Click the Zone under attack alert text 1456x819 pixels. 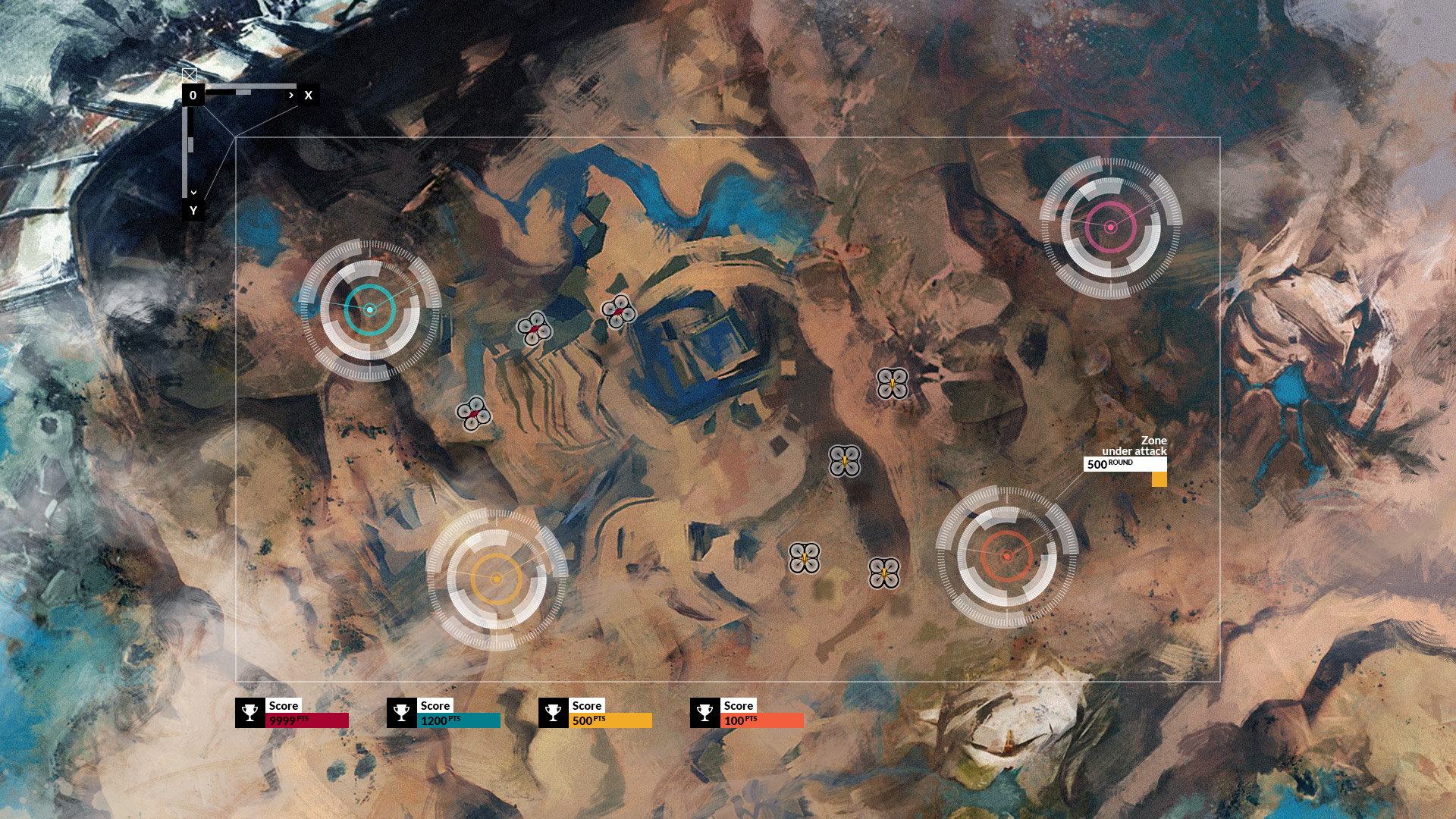click(x=1154, y=444)
